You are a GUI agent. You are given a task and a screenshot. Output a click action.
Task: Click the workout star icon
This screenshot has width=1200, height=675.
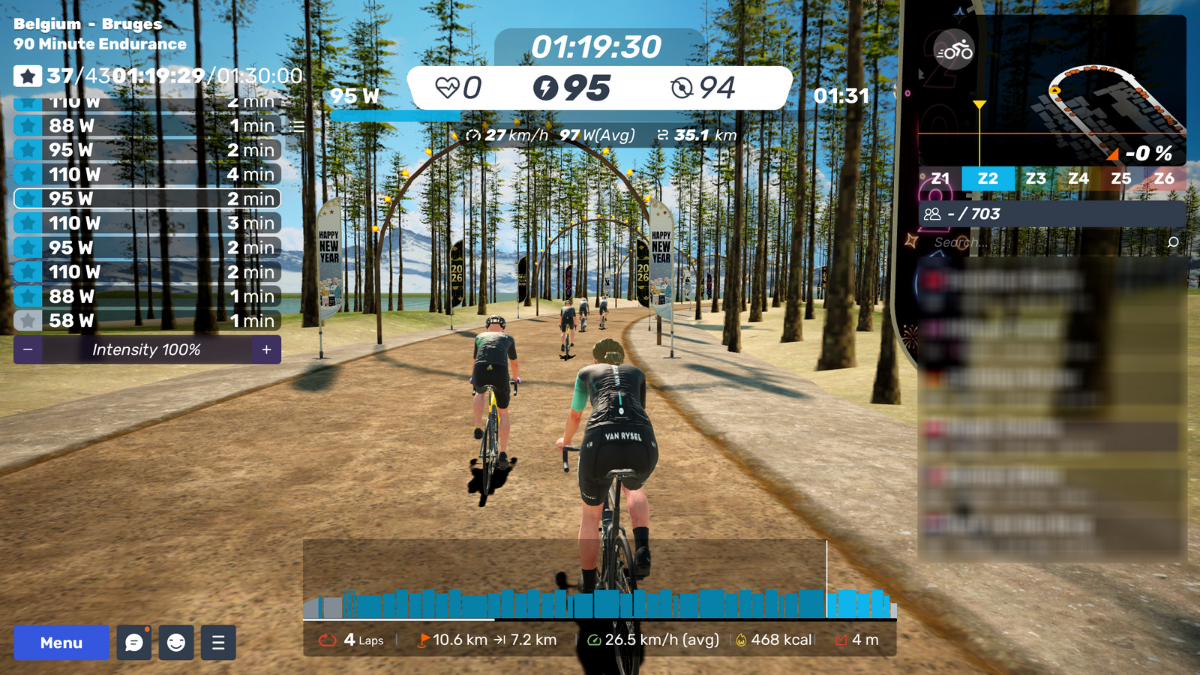tap(28, 76)
